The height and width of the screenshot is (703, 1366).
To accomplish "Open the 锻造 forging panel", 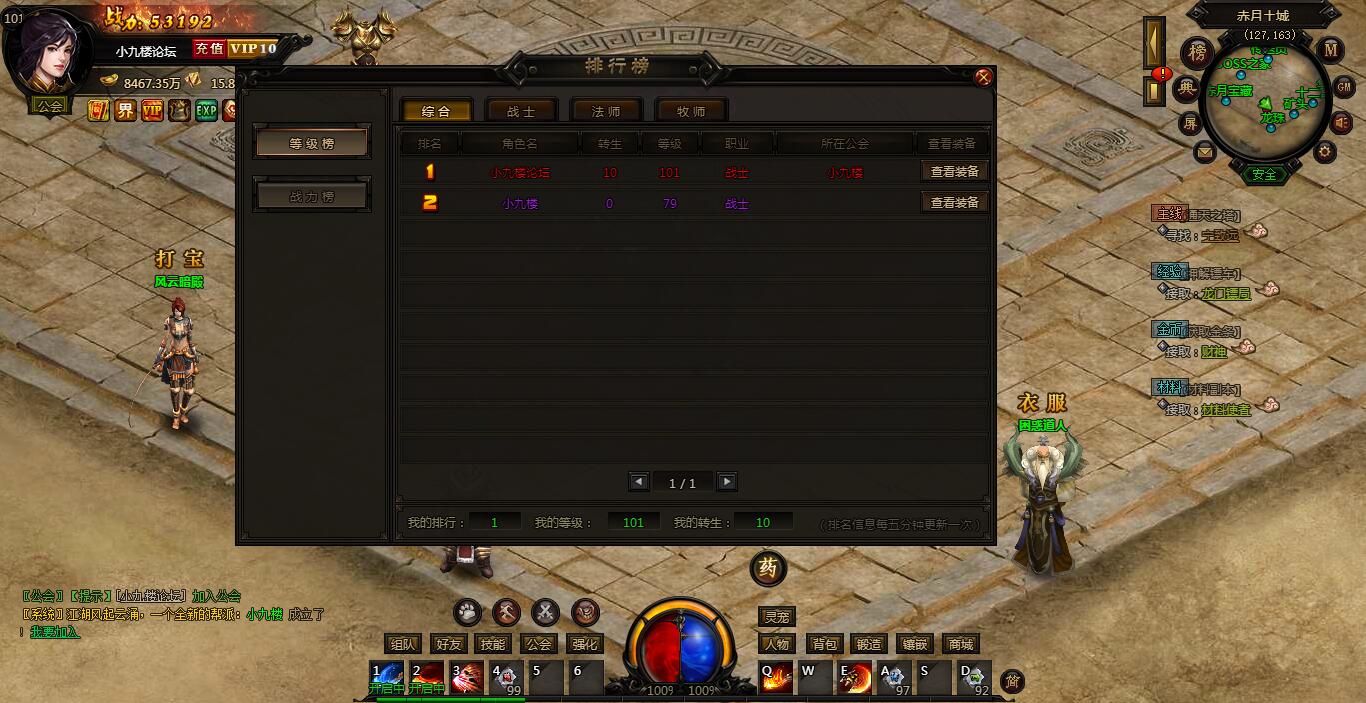I will [x=869, y=644].
